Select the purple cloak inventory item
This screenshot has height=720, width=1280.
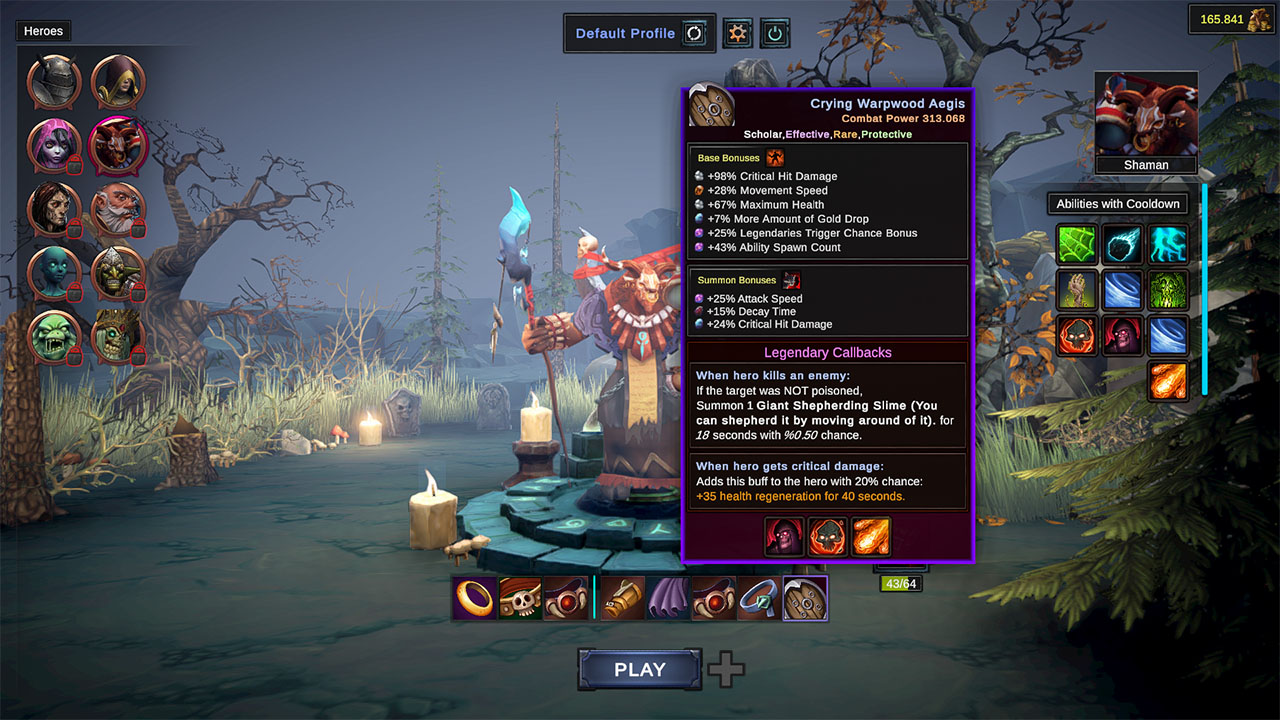[x=666, y=598]
